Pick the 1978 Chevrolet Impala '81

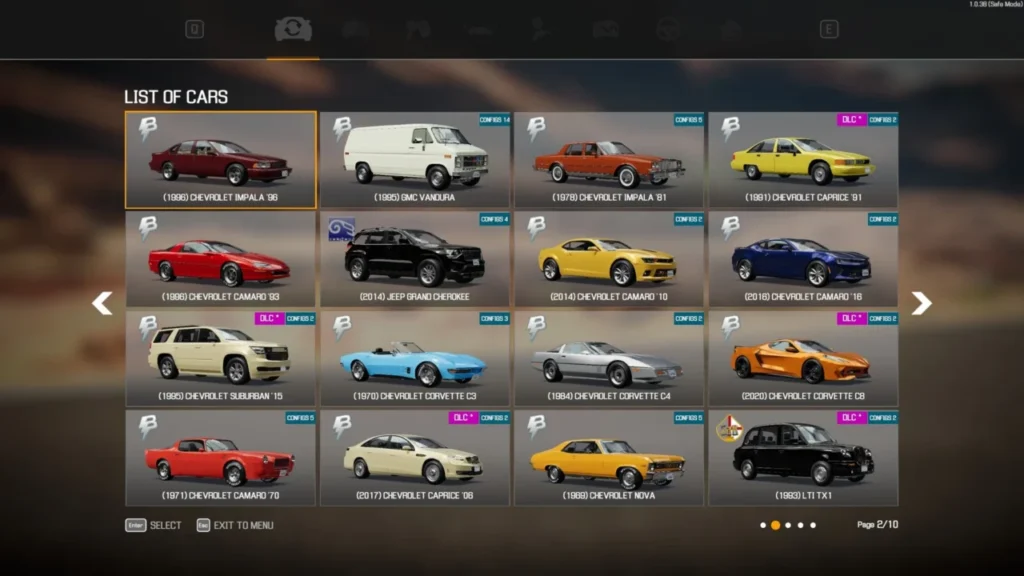(x=609, y=160)
